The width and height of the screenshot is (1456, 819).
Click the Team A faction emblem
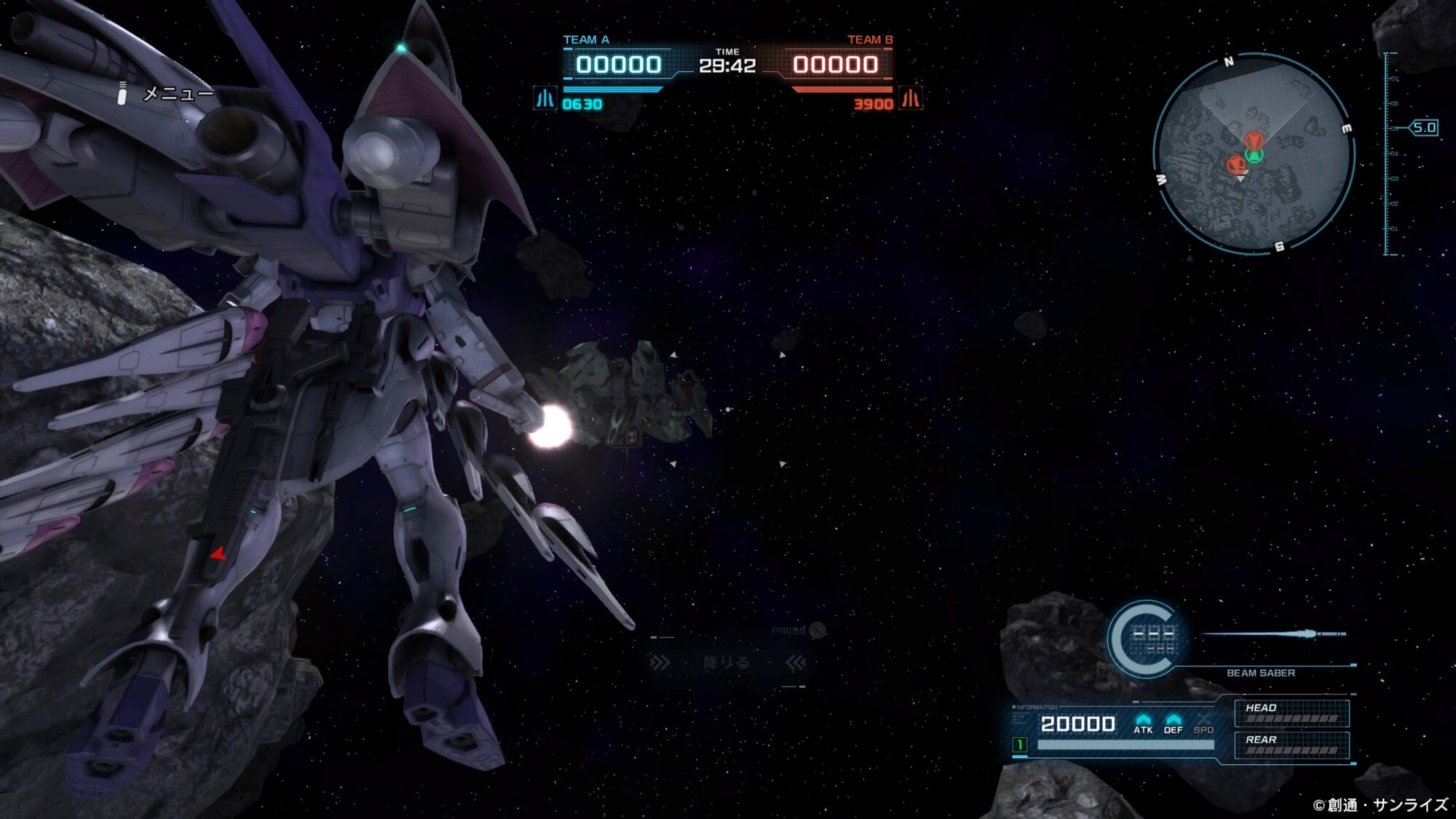point(545,98)
